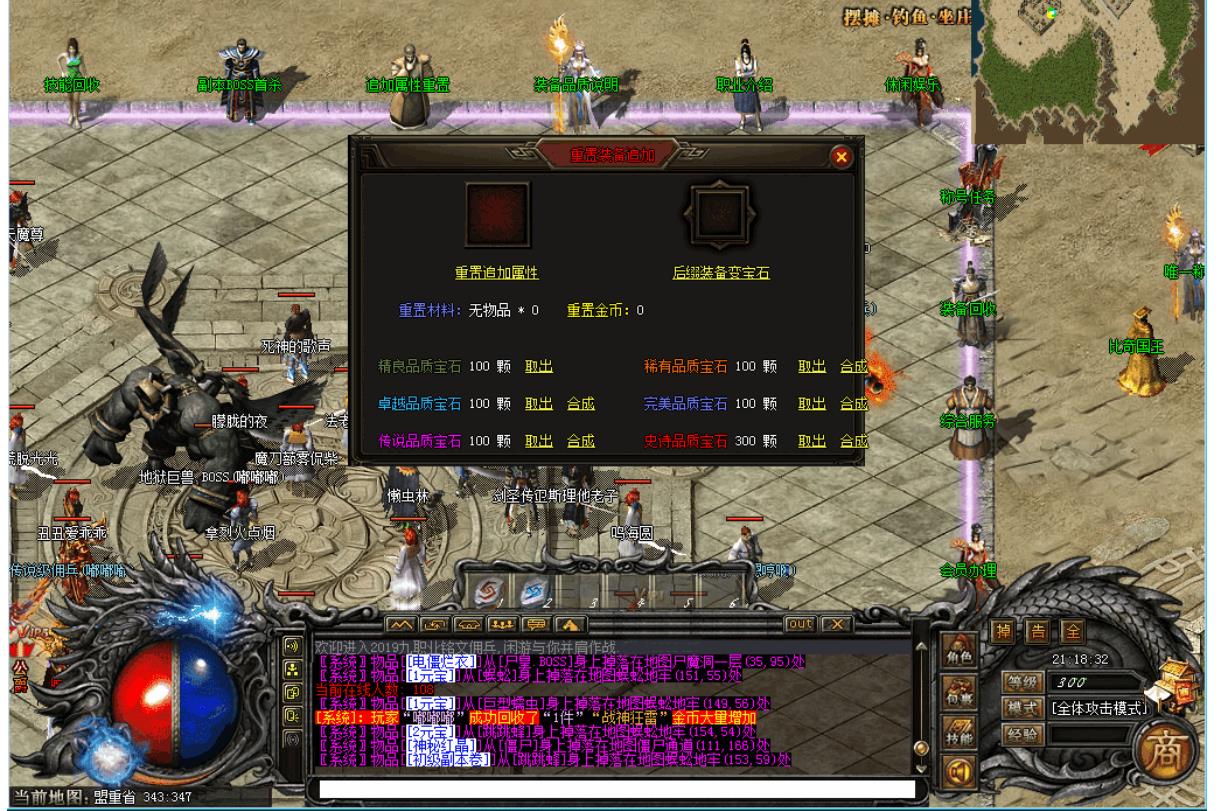Toggle the sound speaker button

(x=961, y=772)
